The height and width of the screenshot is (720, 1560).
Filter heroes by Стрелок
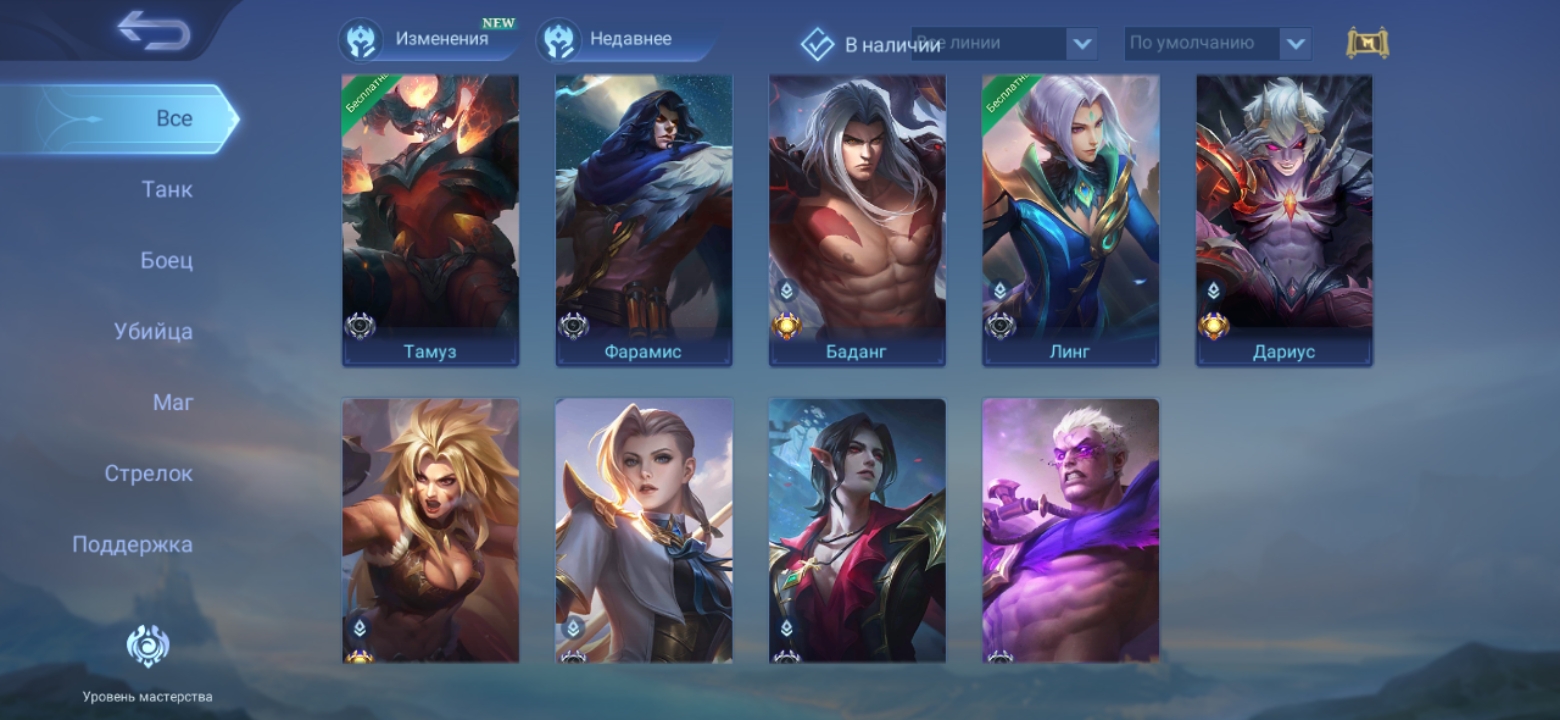point(148,473)
